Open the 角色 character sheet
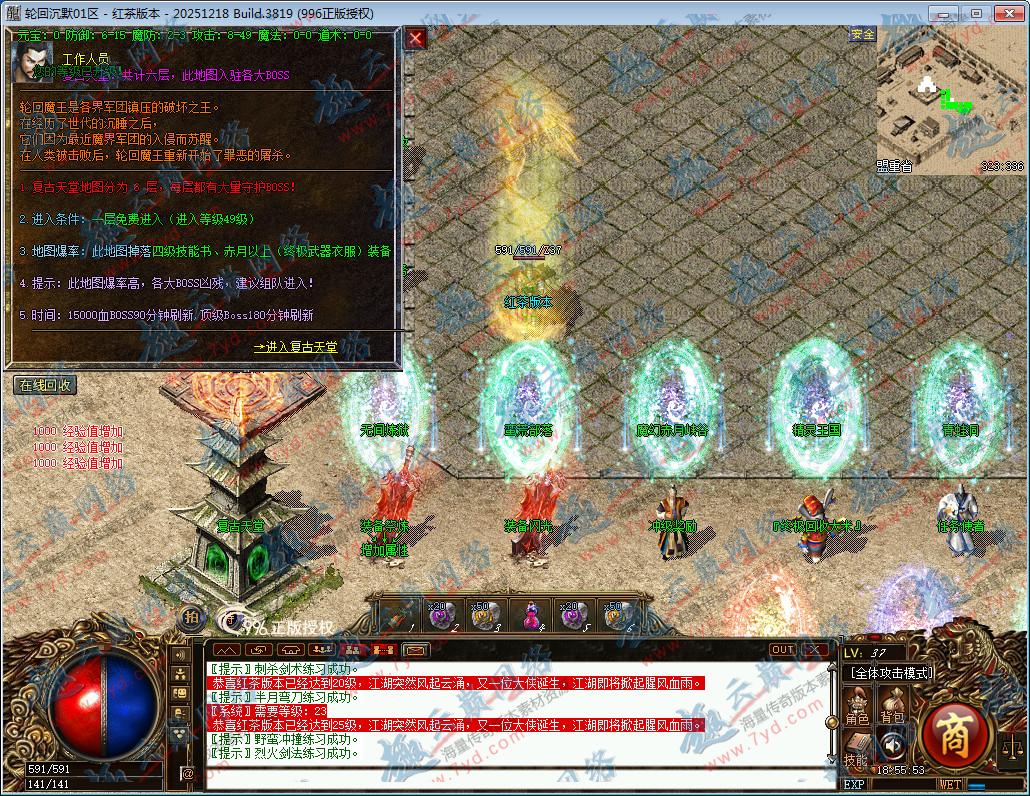This screenshot has width=1030, height=796. coord(857,705)
